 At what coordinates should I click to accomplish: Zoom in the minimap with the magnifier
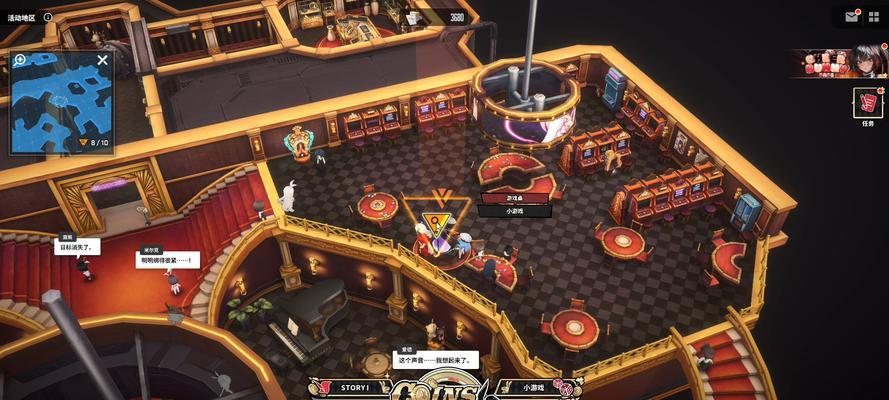click(20, 60)
